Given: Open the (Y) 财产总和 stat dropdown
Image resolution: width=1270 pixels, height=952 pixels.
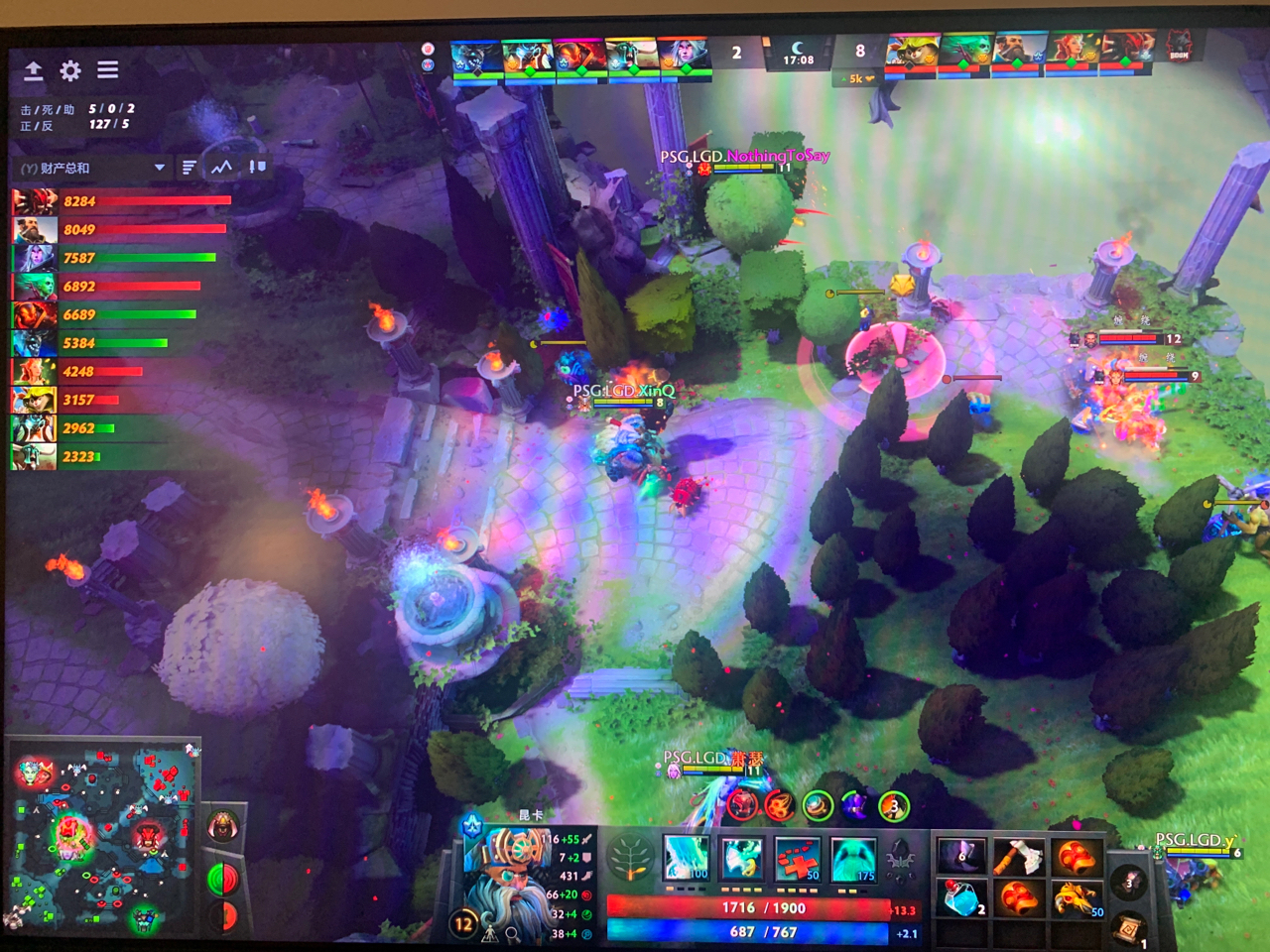Looking at the screenshot, I should [89, 167].
